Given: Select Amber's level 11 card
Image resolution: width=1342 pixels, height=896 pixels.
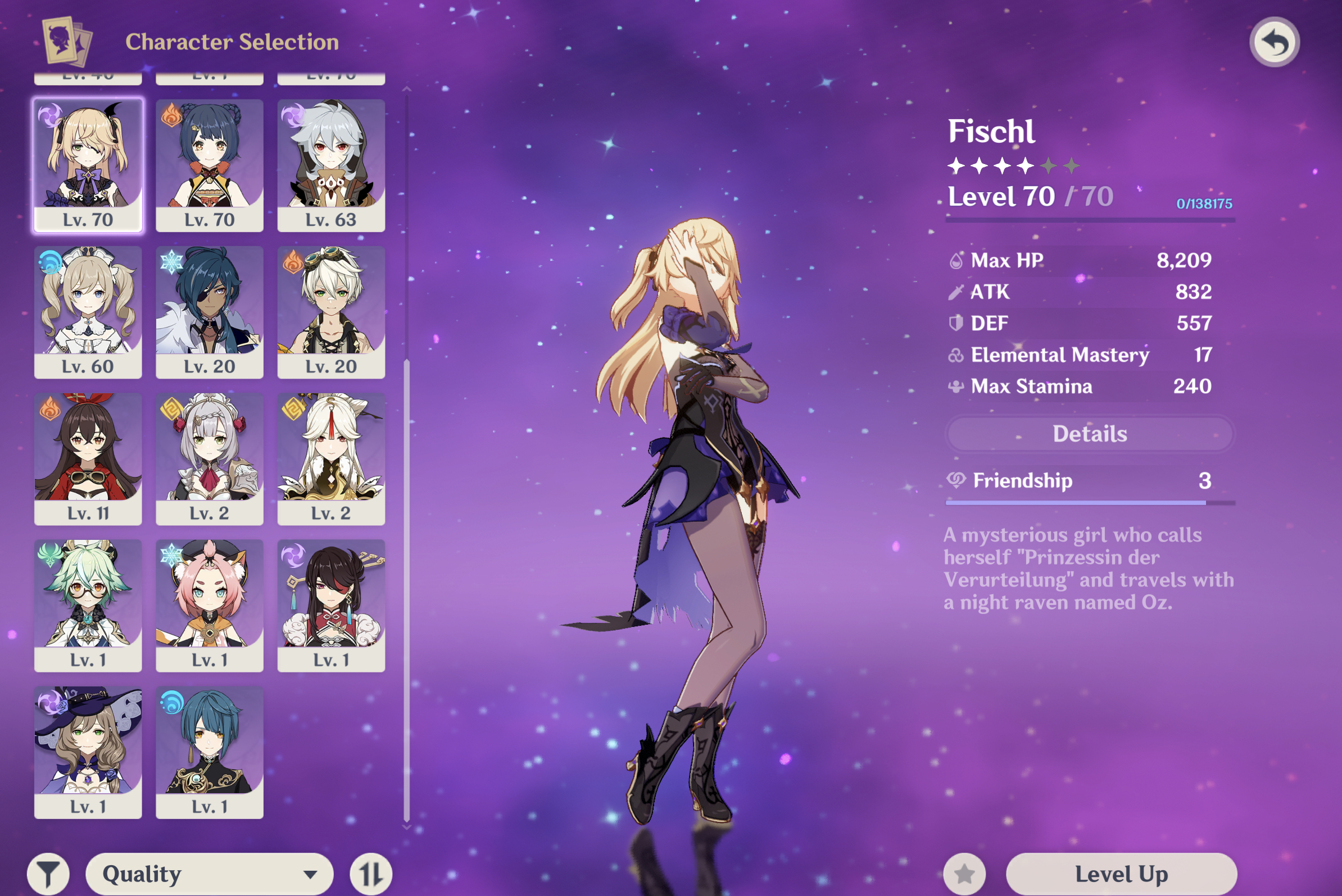Looking at the screenshot, I should coord(88,458).
